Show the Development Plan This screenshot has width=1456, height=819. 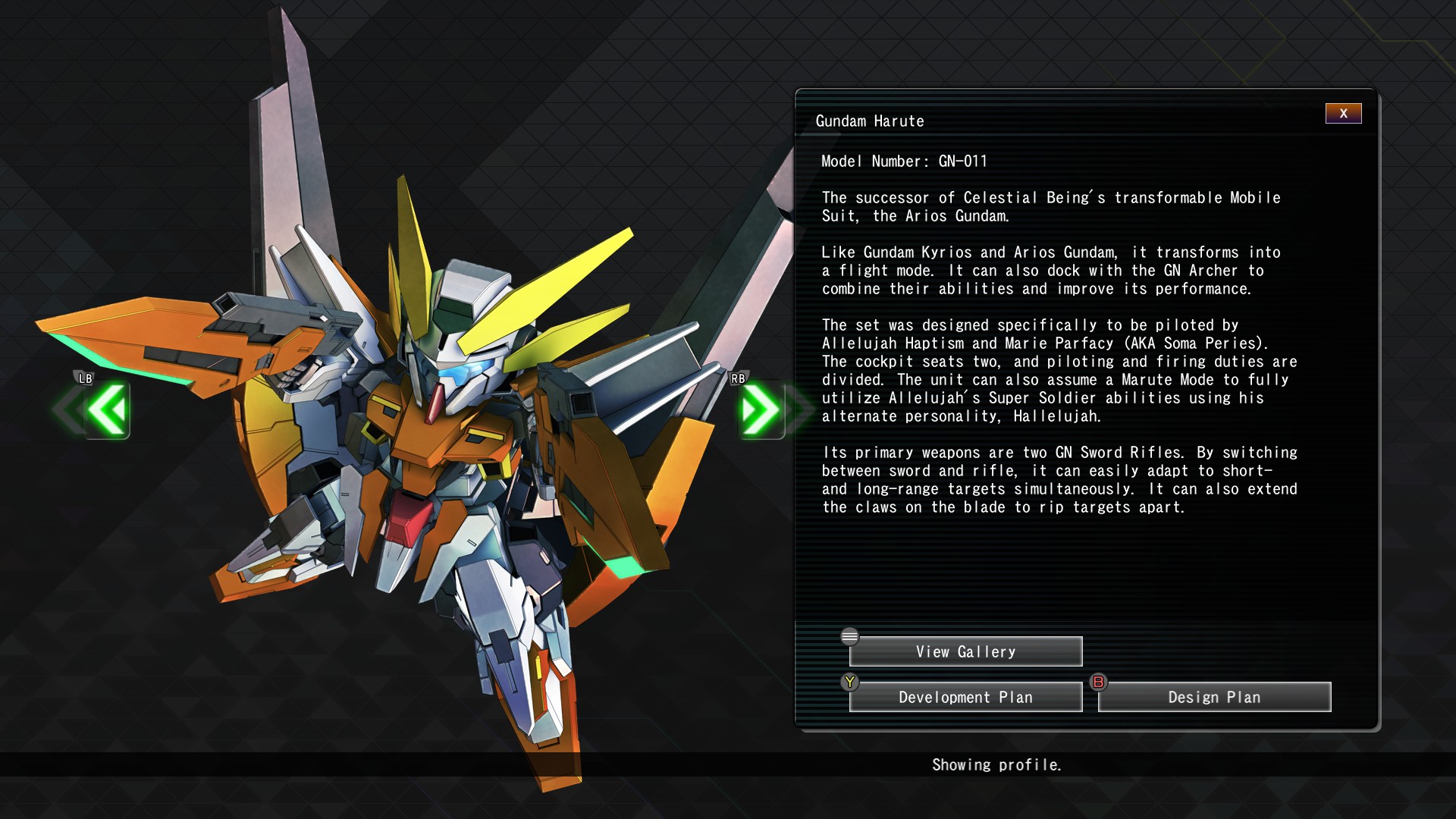click(965, 698)
